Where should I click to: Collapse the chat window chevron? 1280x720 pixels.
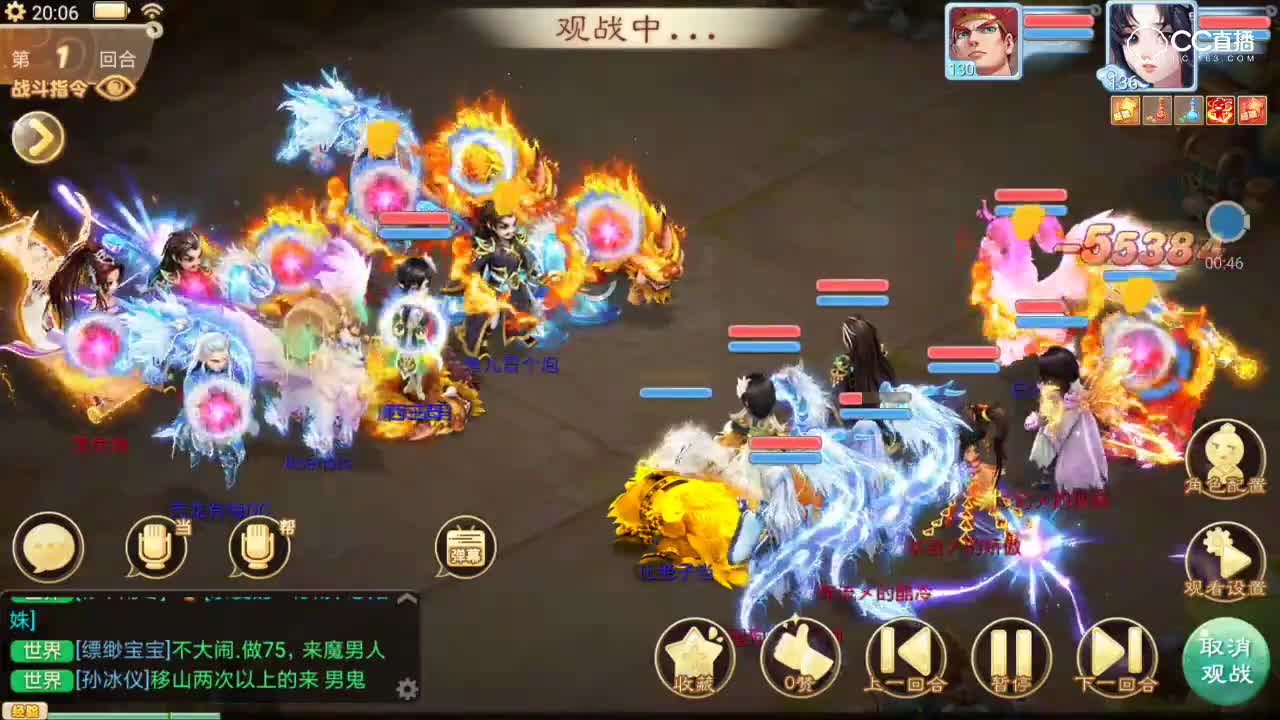click(405, 596)
